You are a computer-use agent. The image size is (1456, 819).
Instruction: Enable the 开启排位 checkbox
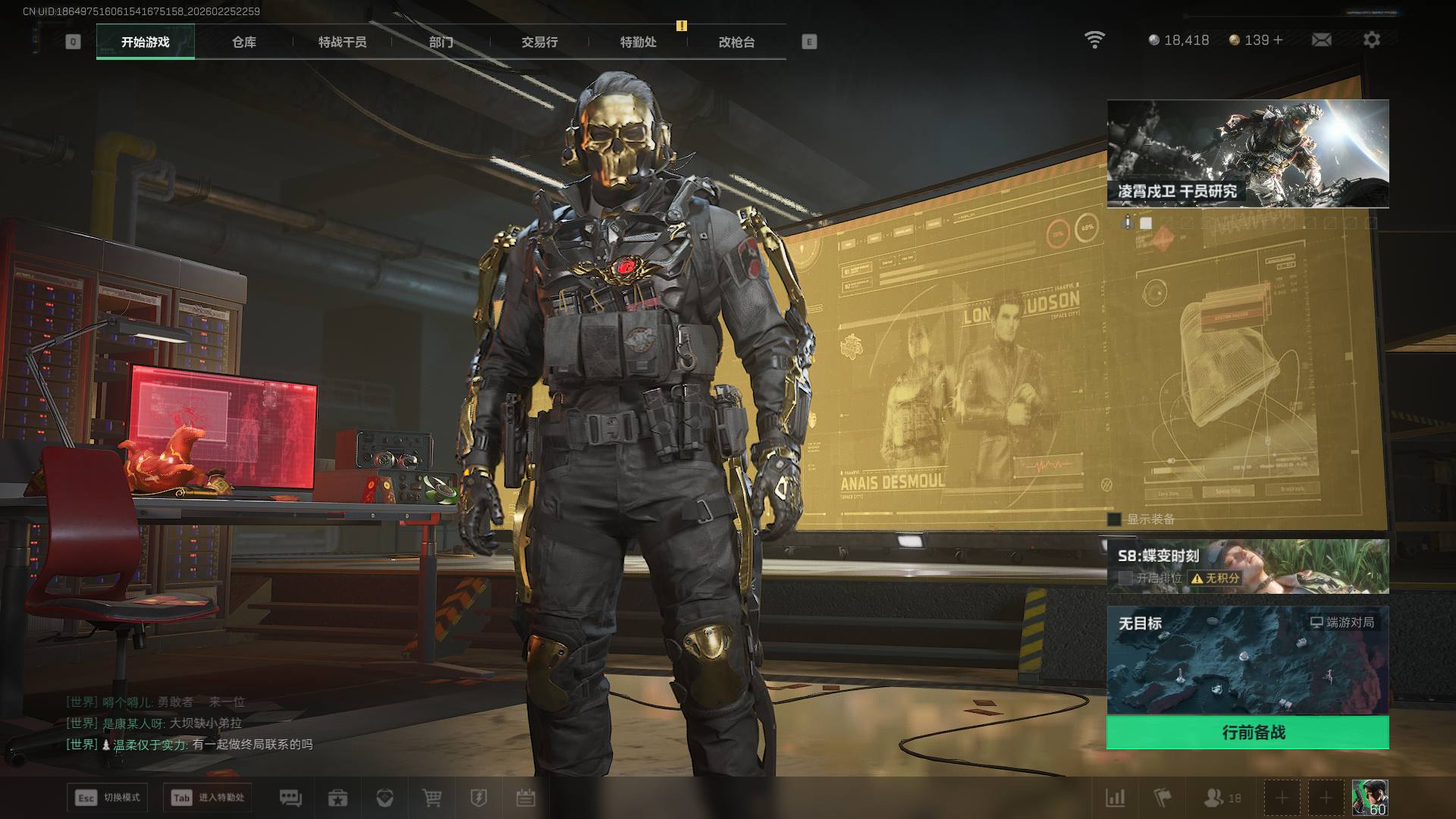pyautogui.click(x=1125, y=578)
